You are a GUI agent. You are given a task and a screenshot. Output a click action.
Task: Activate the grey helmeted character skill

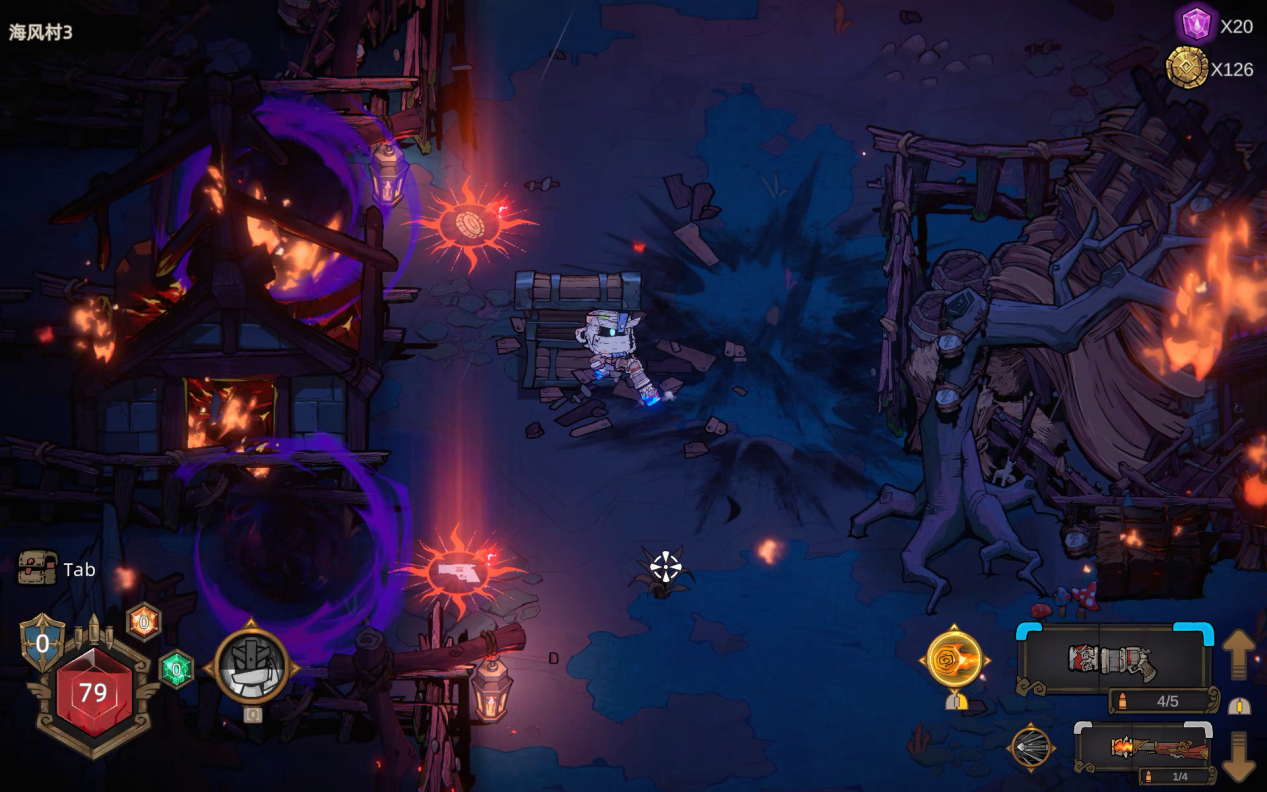[251, 666]
